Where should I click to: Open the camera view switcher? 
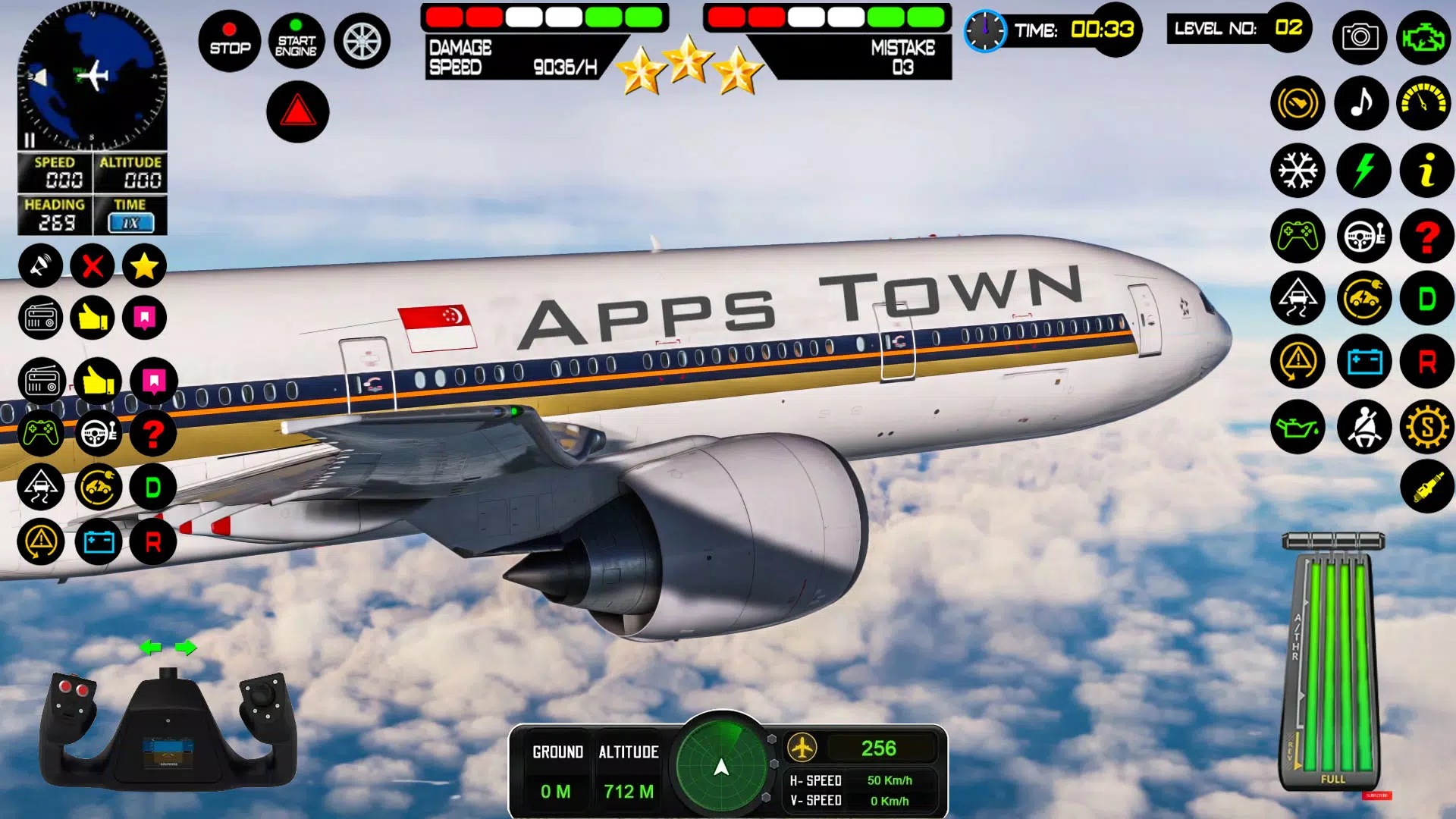pos(1361,37)
